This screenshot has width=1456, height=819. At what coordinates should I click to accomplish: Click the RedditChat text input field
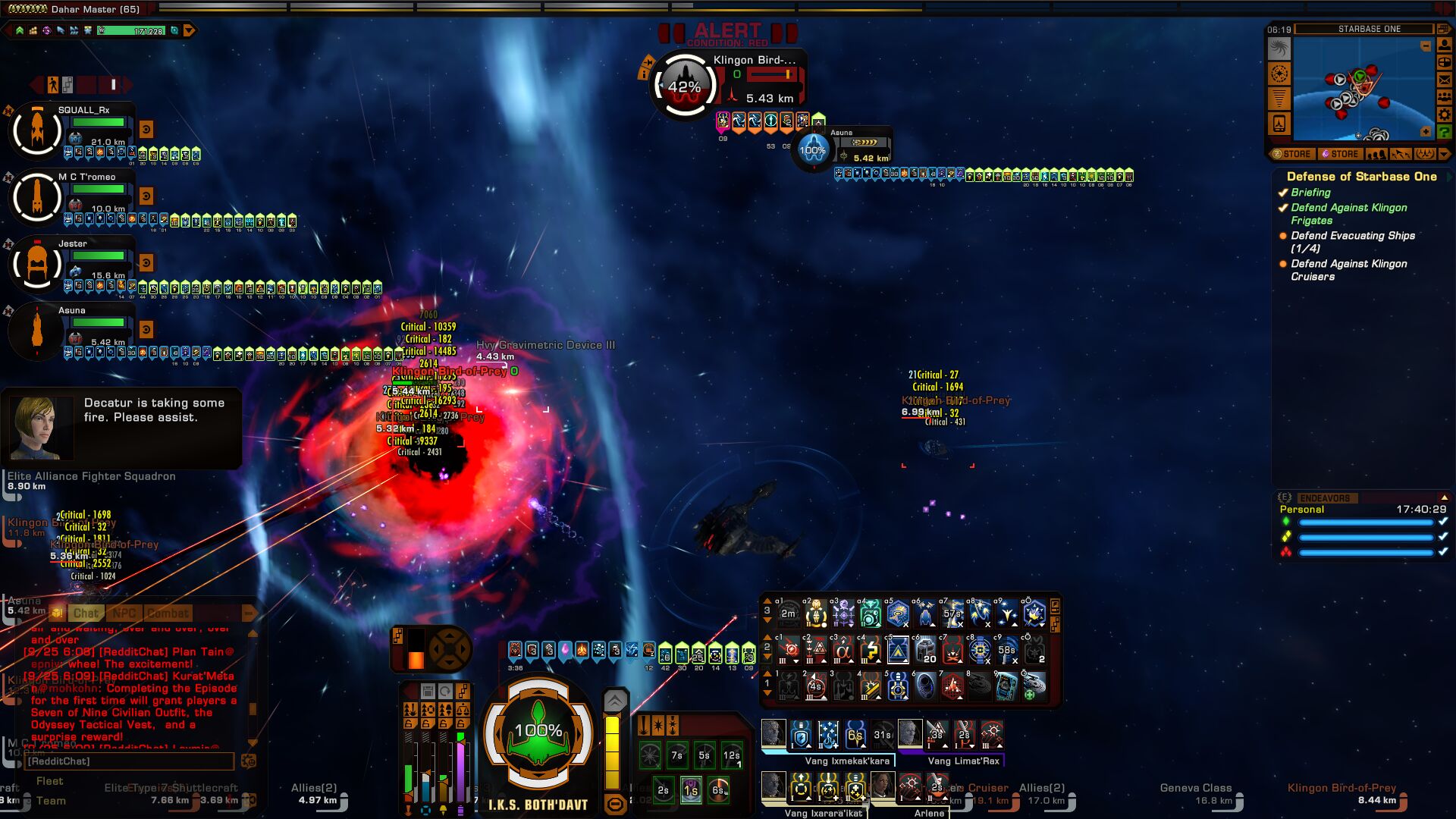pos(129,761)
